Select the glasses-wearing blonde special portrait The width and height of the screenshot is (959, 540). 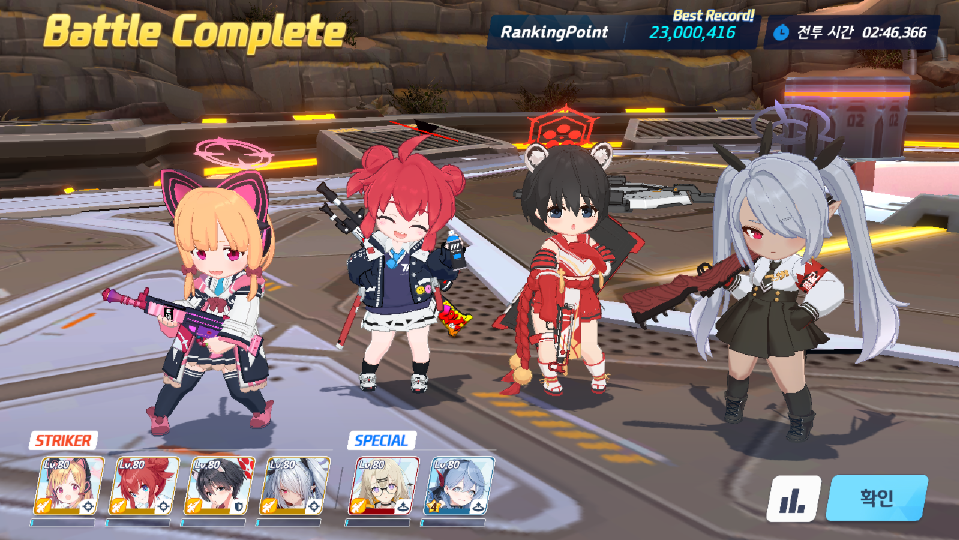tap(383, 486)
